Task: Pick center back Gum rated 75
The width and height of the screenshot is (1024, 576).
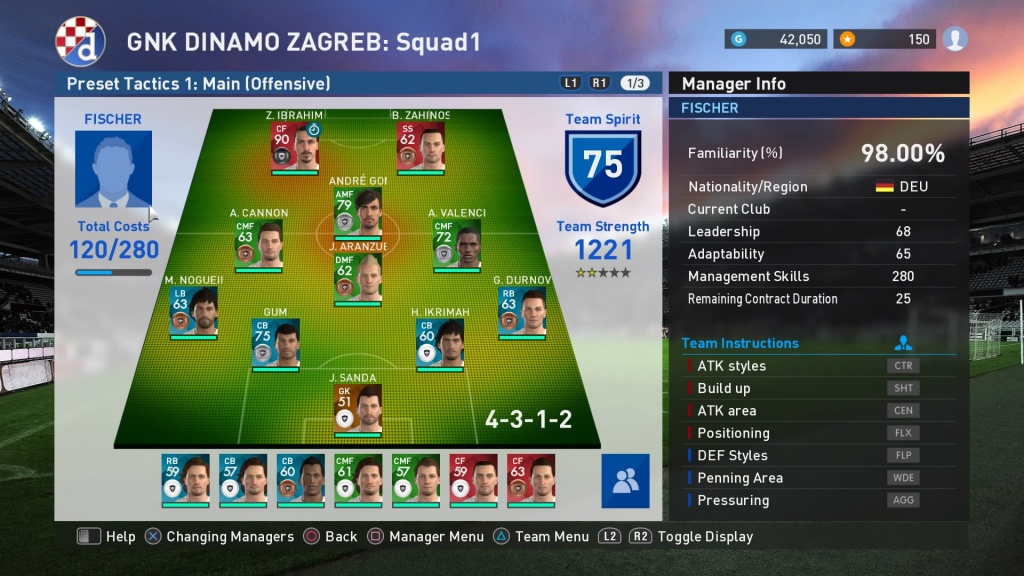Action: (x=275, y=343)
